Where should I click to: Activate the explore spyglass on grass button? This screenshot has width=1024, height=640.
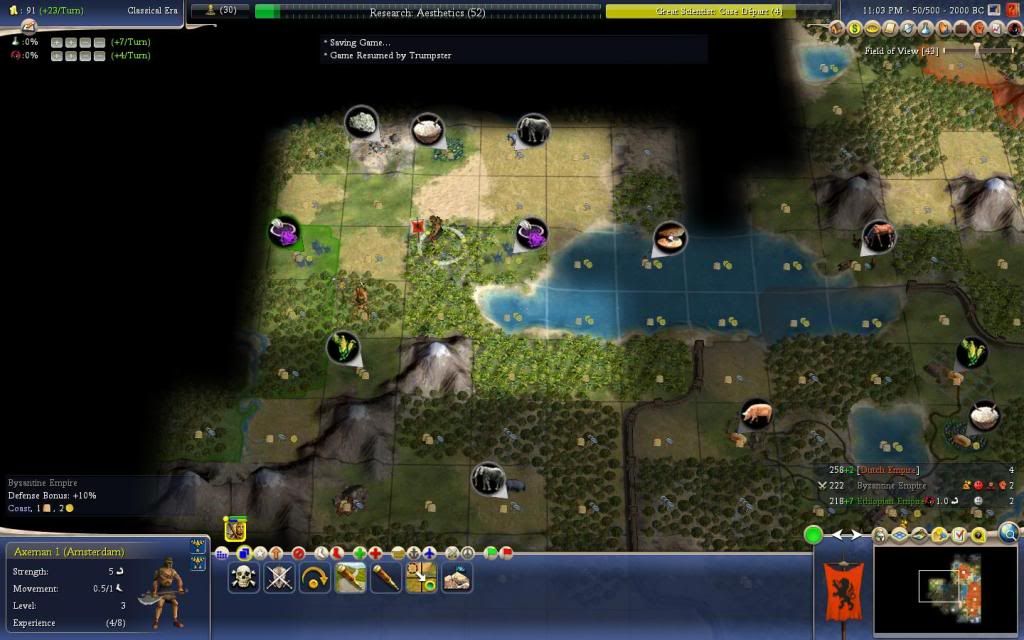(x=350, y=577)
